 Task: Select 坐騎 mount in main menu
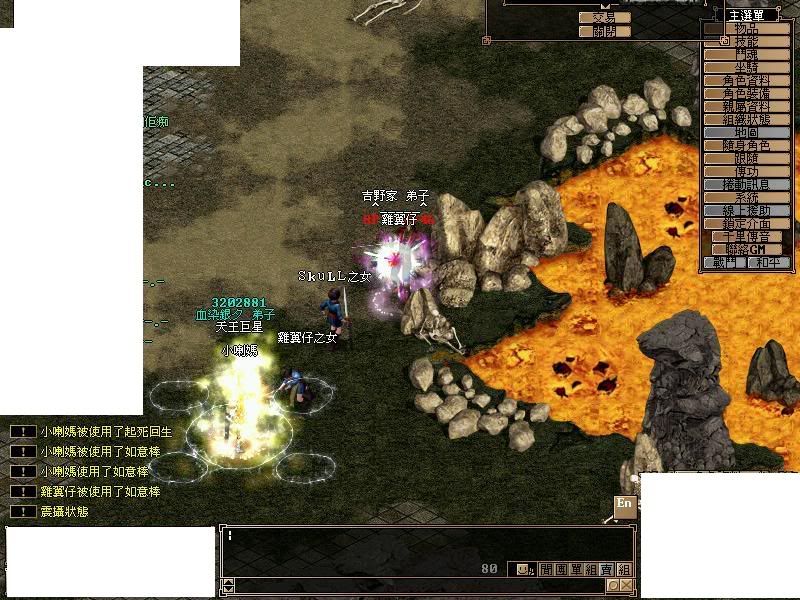[x=746, y=67]
